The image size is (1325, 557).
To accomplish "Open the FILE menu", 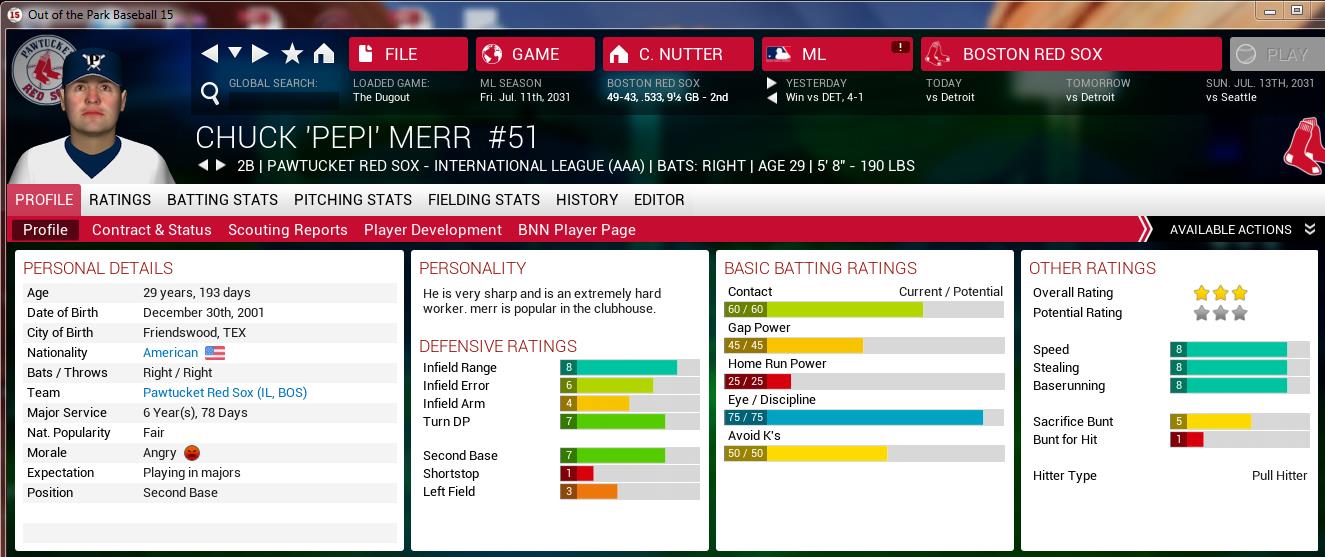I will coord(408,54).
